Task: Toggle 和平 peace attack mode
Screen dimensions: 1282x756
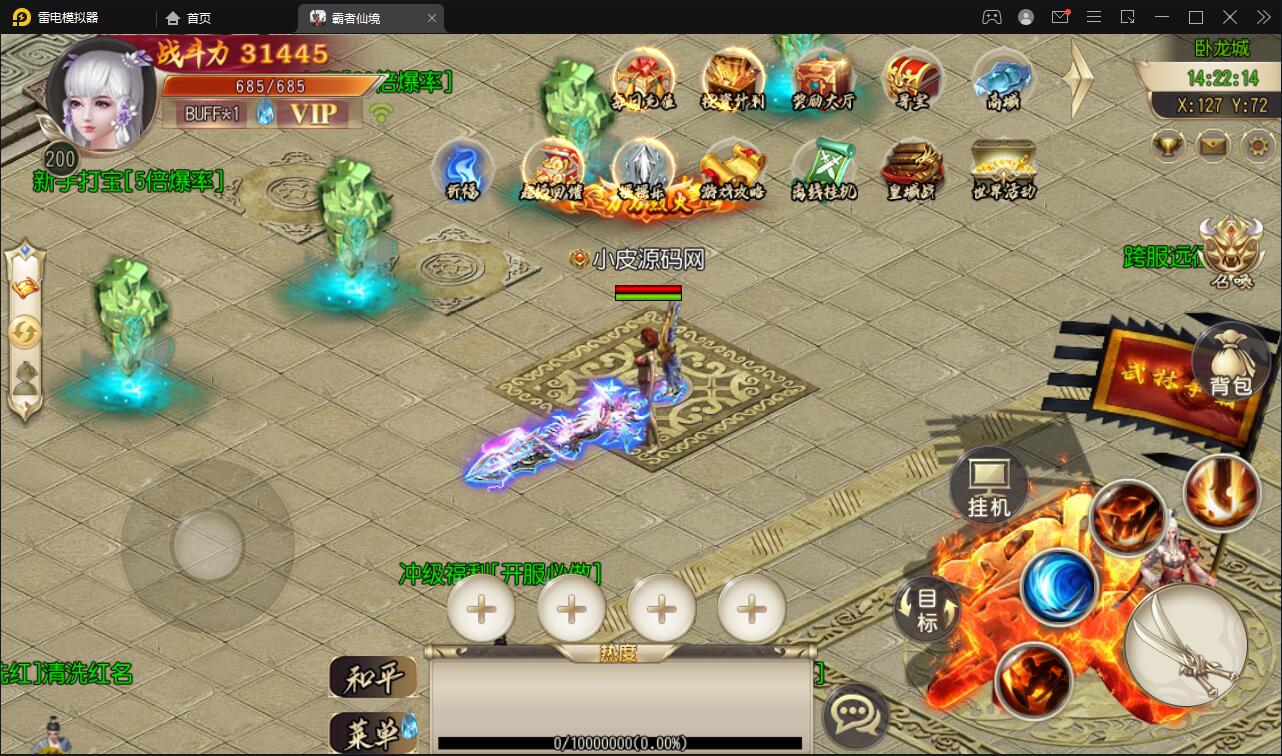Action: pyautogui.click(x=374, y=677)
